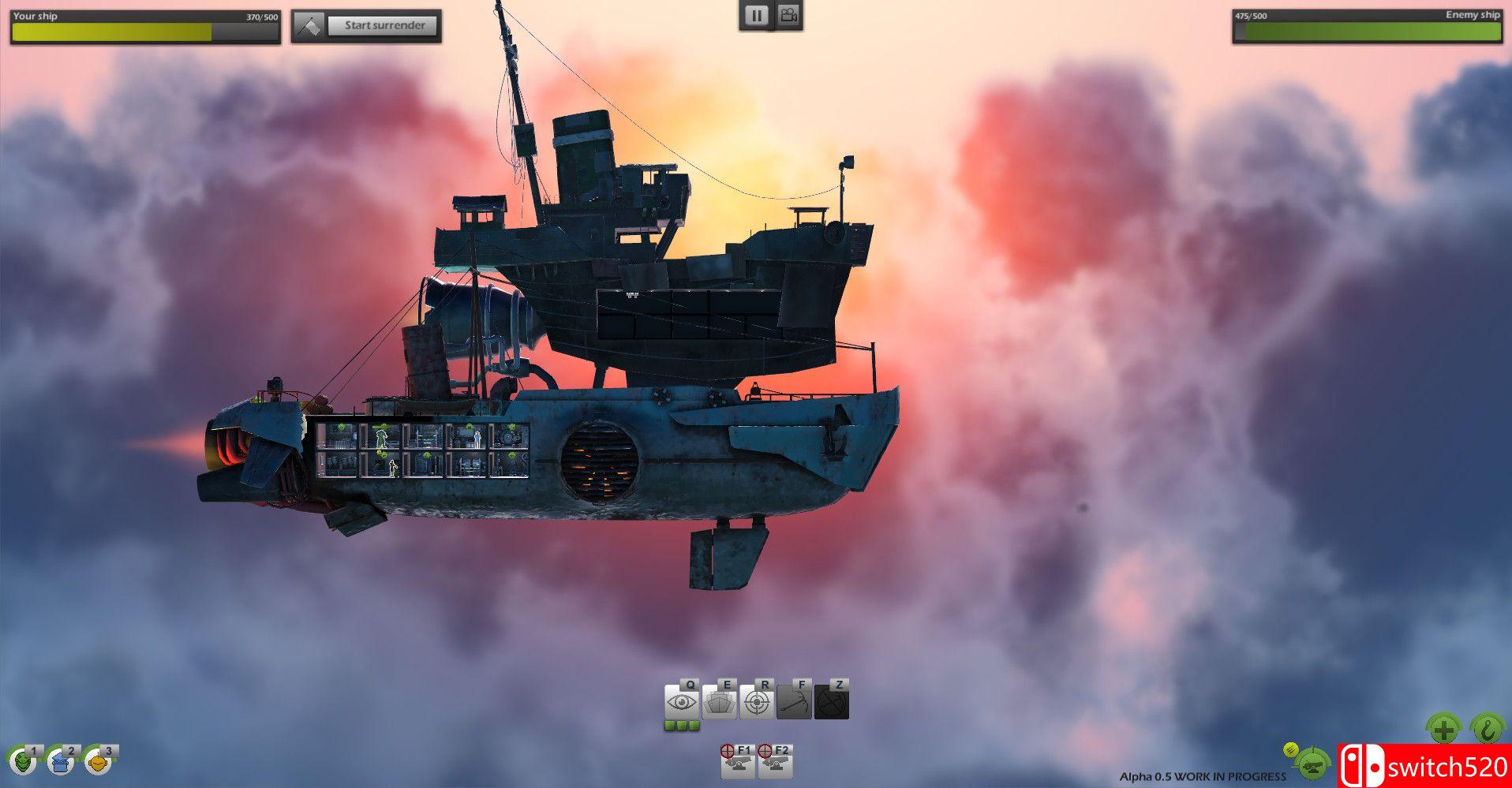Screen dimensions: 1512x788
Task: Click the Start surrender button
Action: (x=384, y=24)
